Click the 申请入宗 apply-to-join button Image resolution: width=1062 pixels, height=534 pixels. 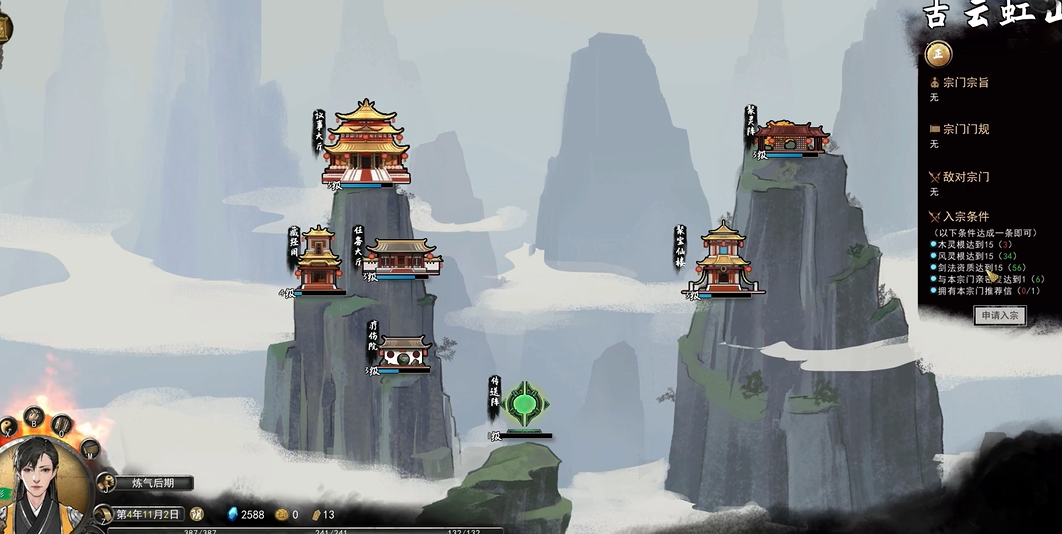[x=999, y=315]
